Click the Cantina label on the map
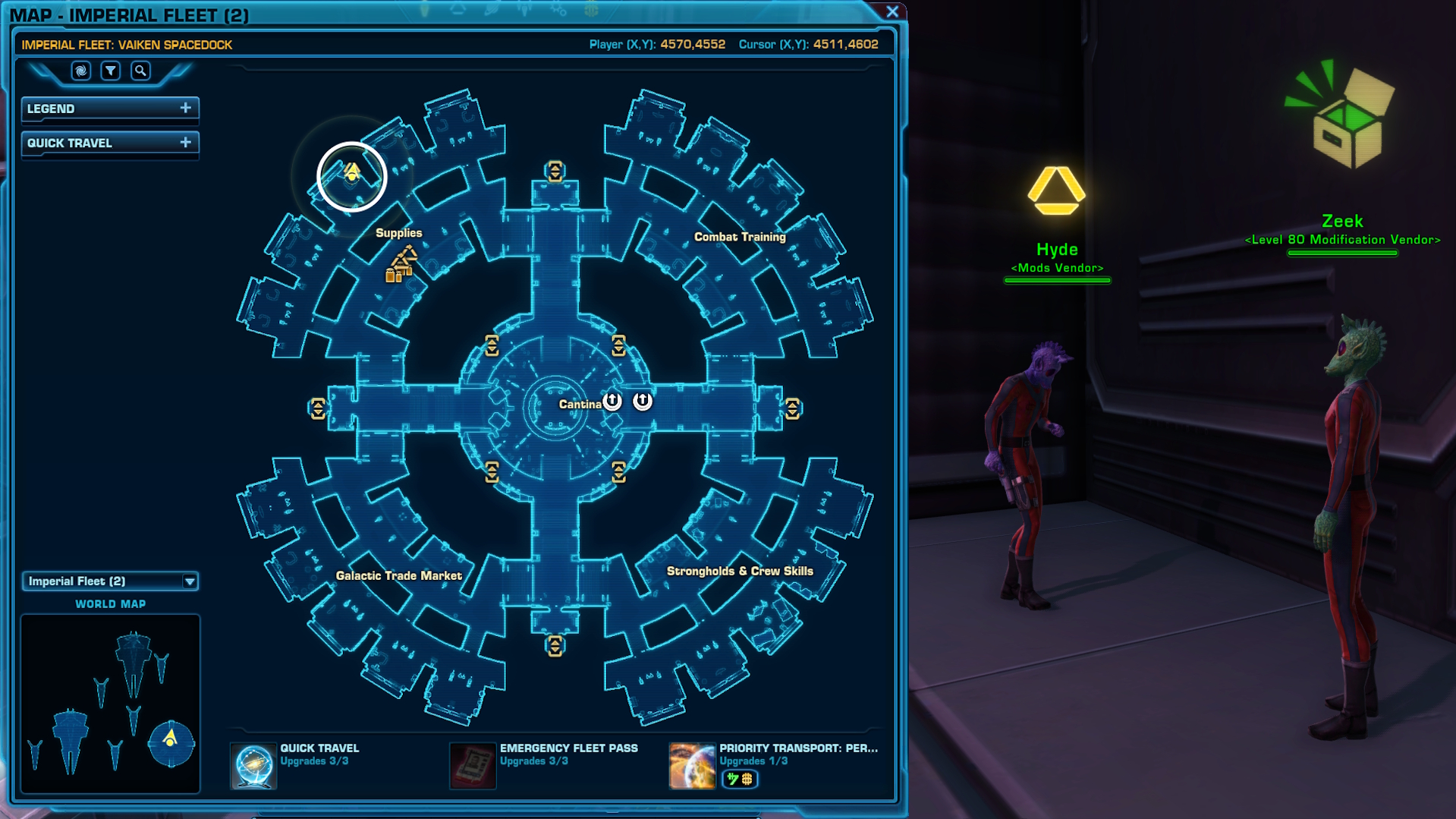Screen dimensions: 1456x819 tap(581, 404)
